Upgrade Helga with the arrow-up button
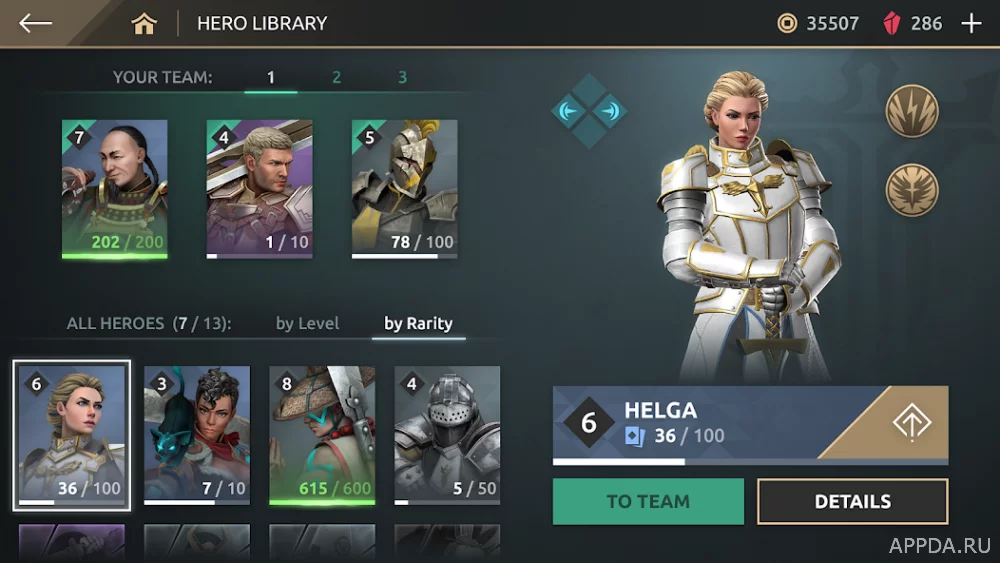Viewport: 1000px width, 563px height. (x=911, y=422)
